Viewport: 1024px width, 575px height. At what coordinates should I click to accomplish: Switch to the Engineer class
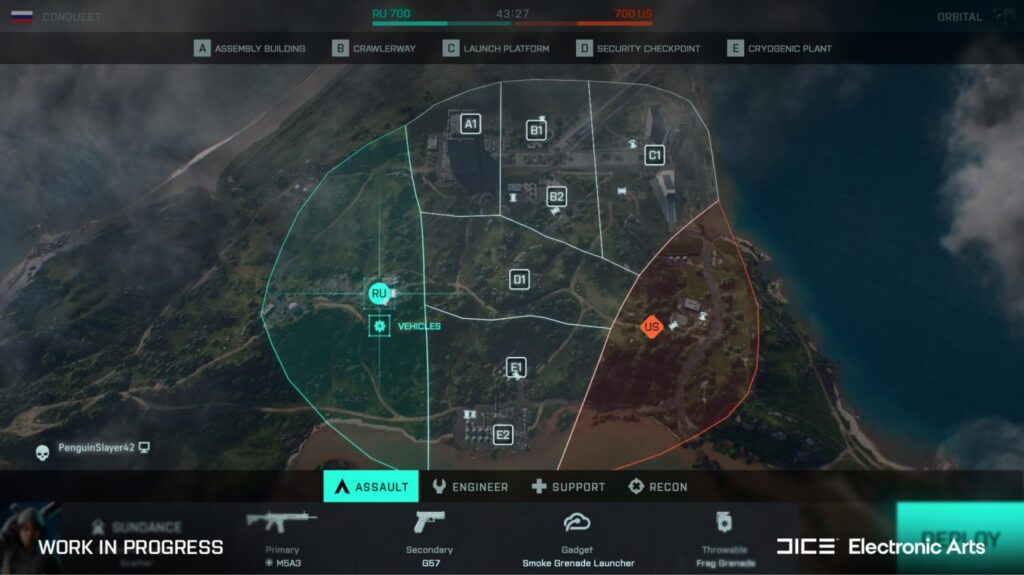click(470, 487)
